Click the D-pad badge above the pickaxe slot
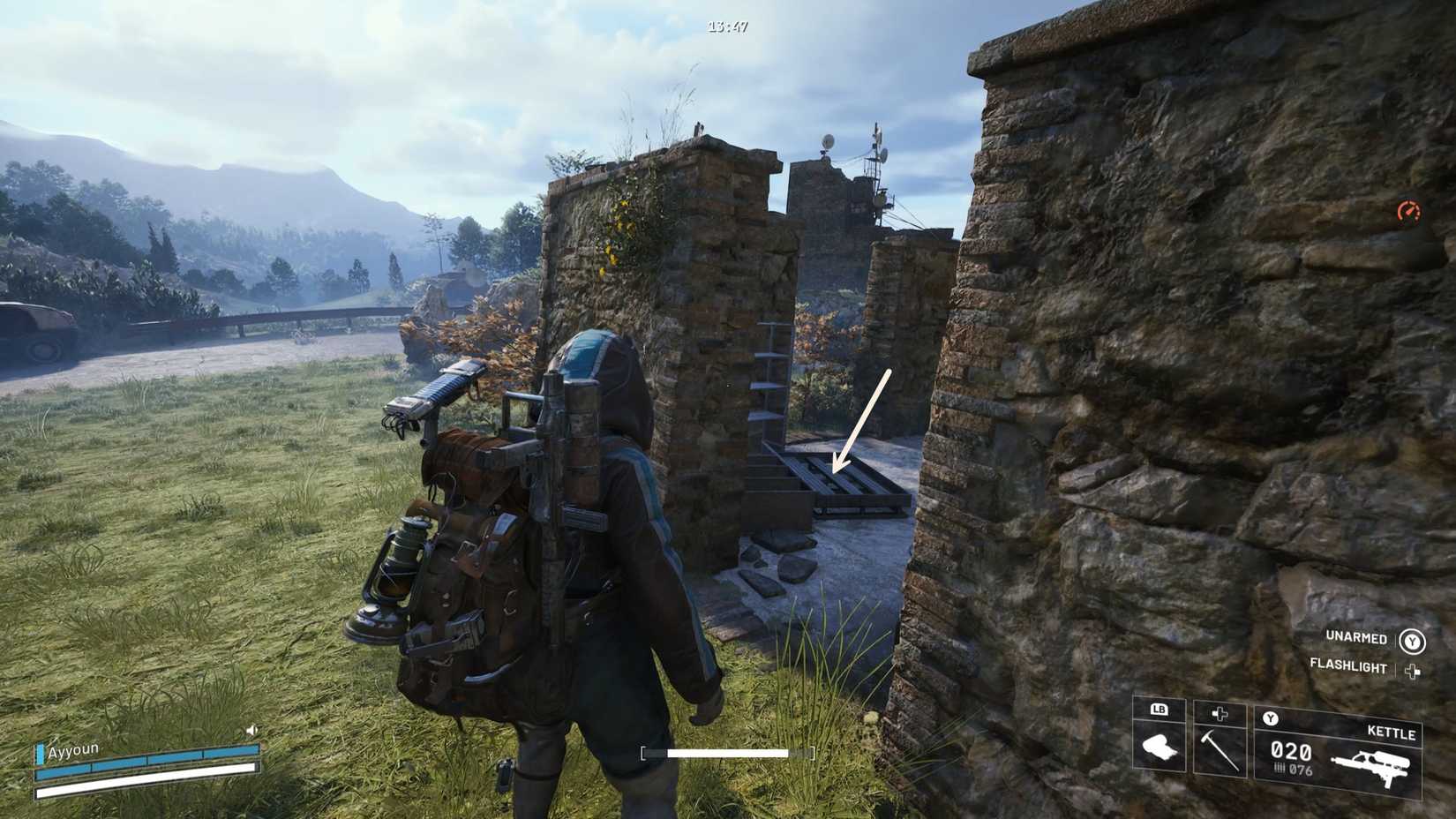Viewport: 1456px width, 819px height. tap(1220, 713)
